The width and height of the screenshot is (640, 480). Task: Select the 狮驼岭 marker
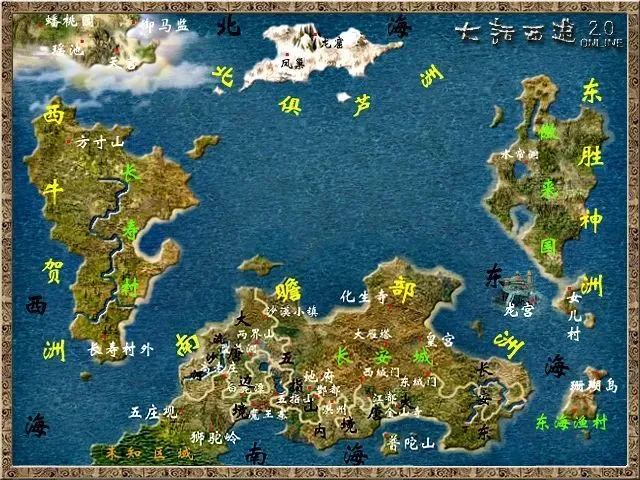tap(215, 437)
